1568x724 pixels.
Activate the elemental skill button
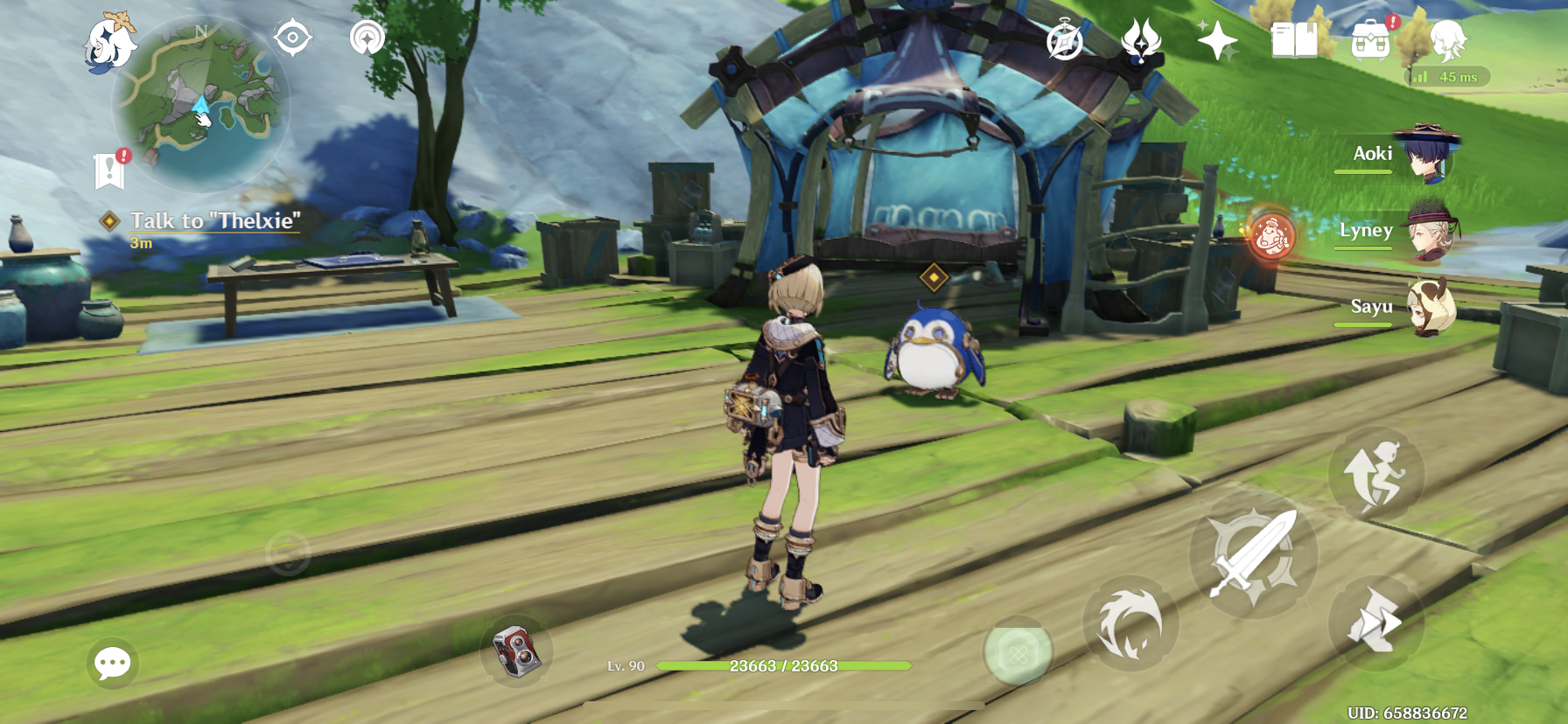tap(1130, 623)
